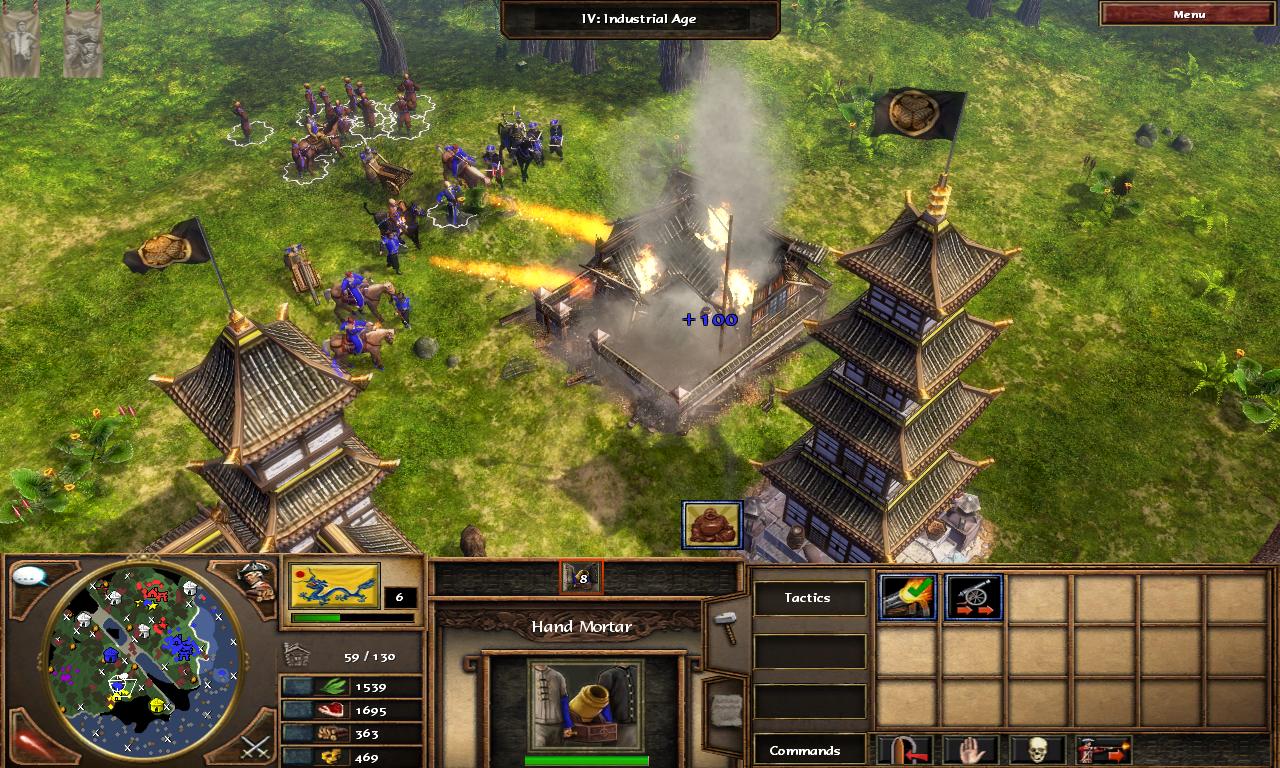Click the crossed swords military selection icon
Screen dimensions: 1280x768
(x=254, y=745)
